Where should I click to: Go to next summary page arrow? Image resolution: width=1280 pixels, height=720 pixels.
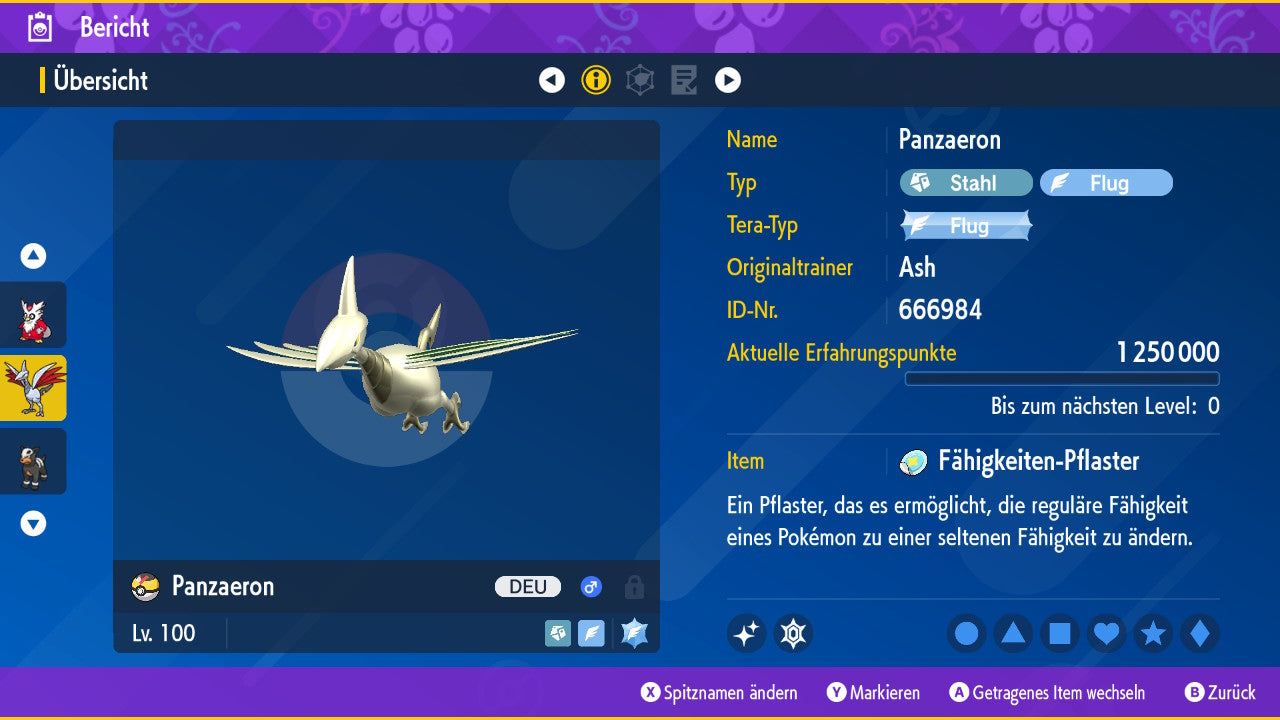tap(728, 80)
